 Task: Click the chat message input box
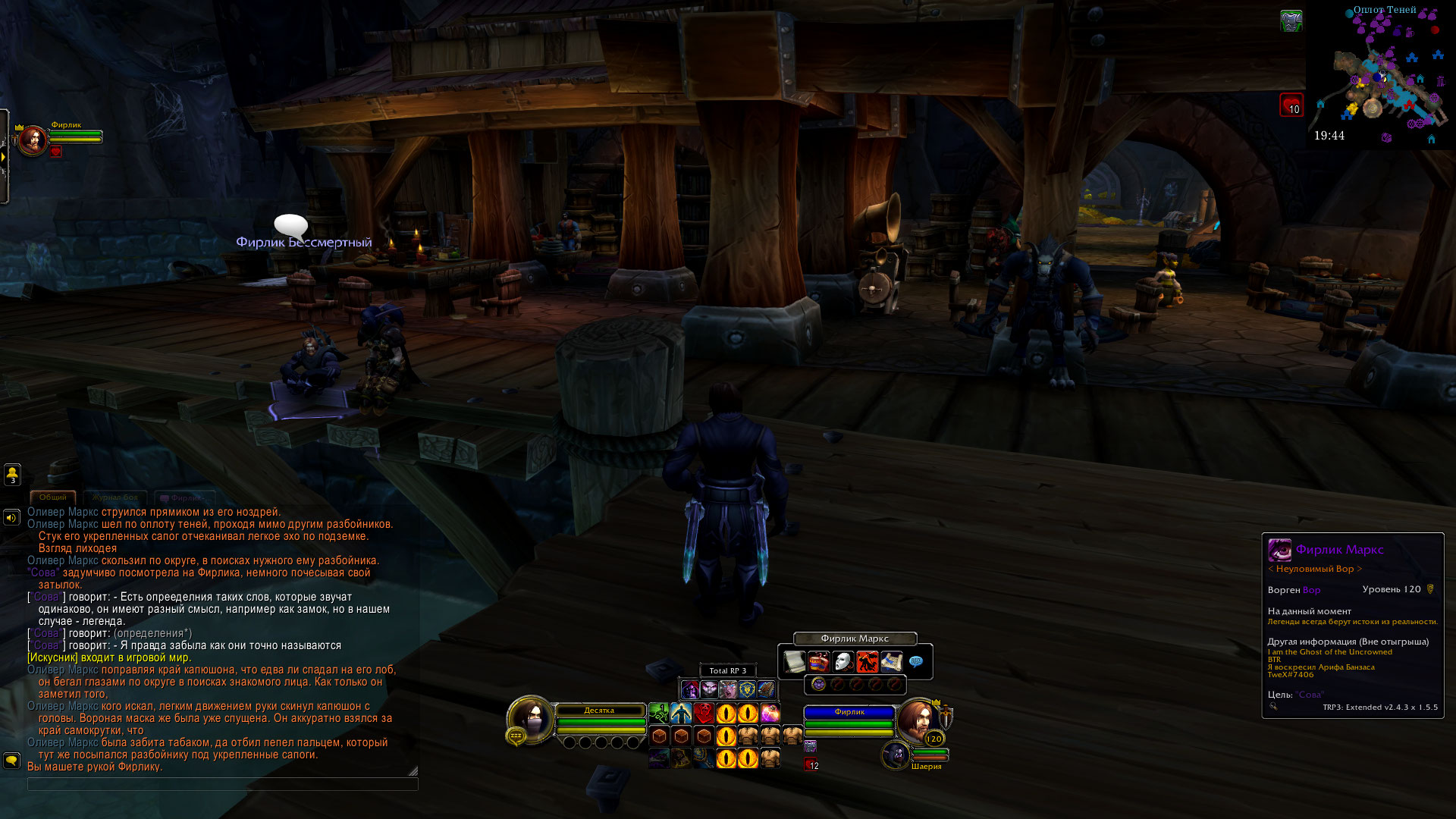coord(222,784)
